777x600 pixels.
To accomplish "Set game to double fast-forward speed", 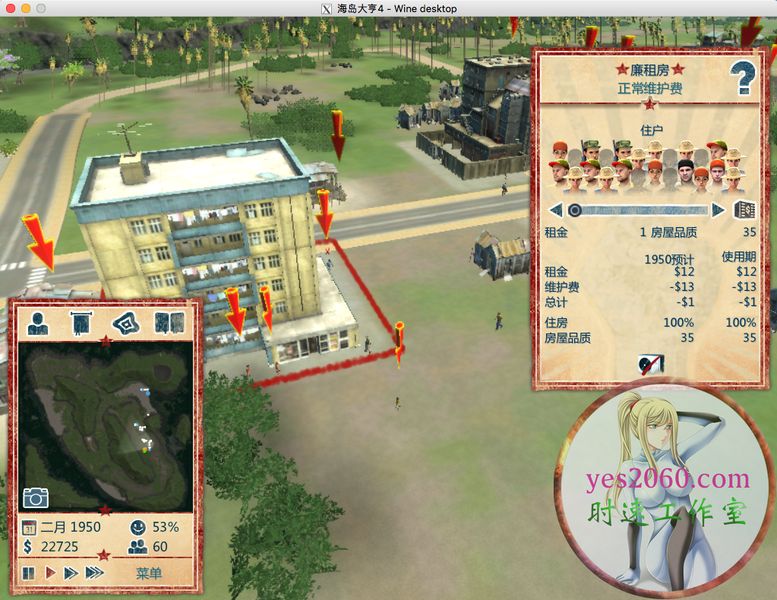I will click(x=70, y=573).
